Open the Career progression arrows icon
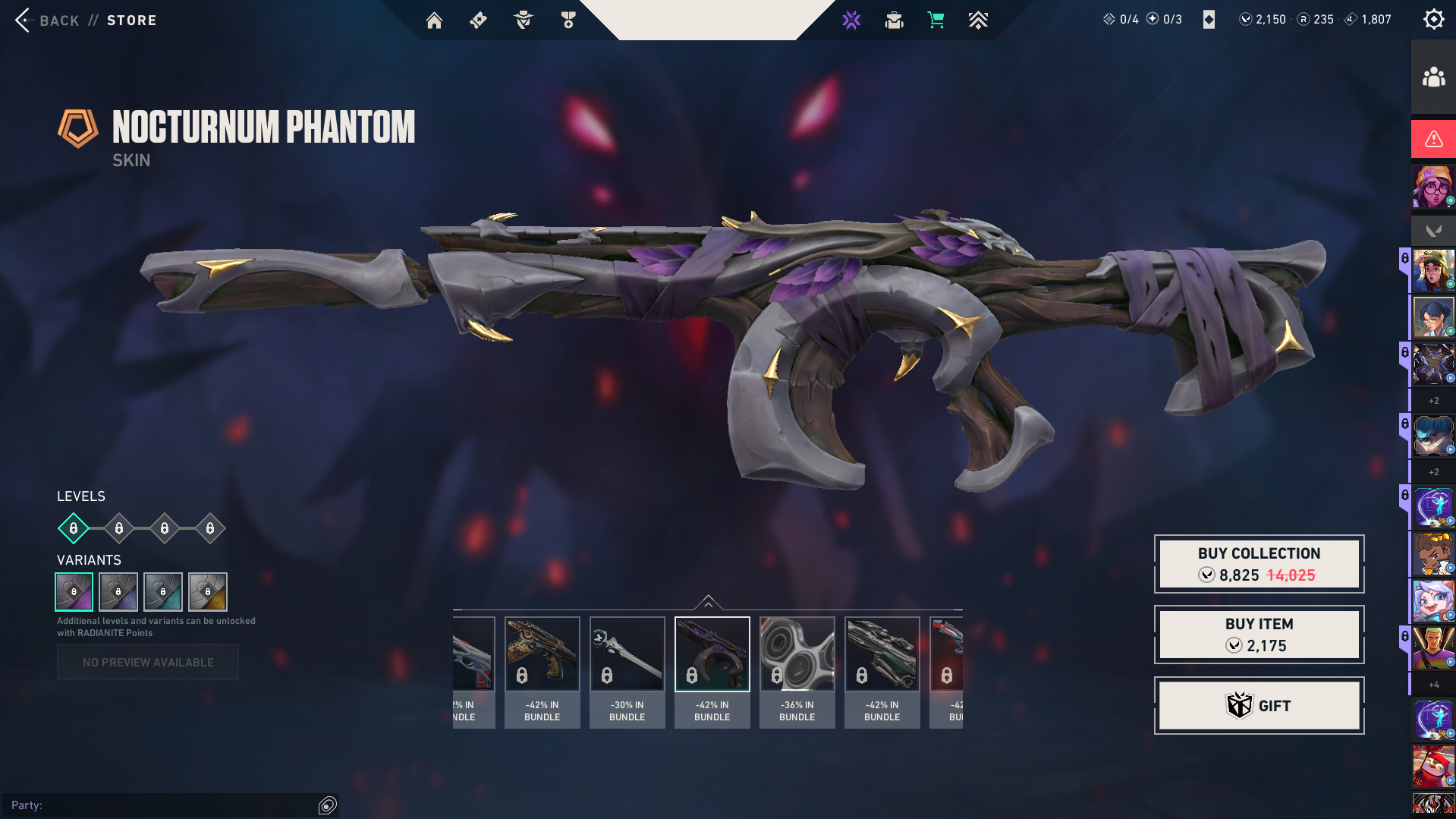This screenshot has width=1456, height=819. click(x=979, y=20)
